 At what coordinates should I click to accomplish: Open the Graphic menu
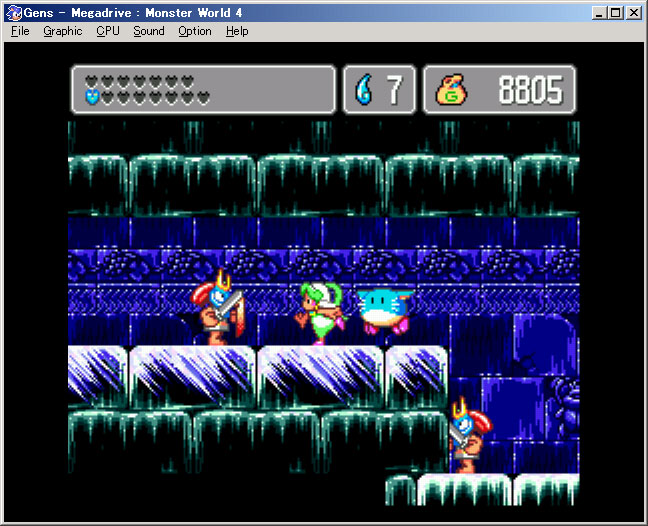(x=62, y=31)
